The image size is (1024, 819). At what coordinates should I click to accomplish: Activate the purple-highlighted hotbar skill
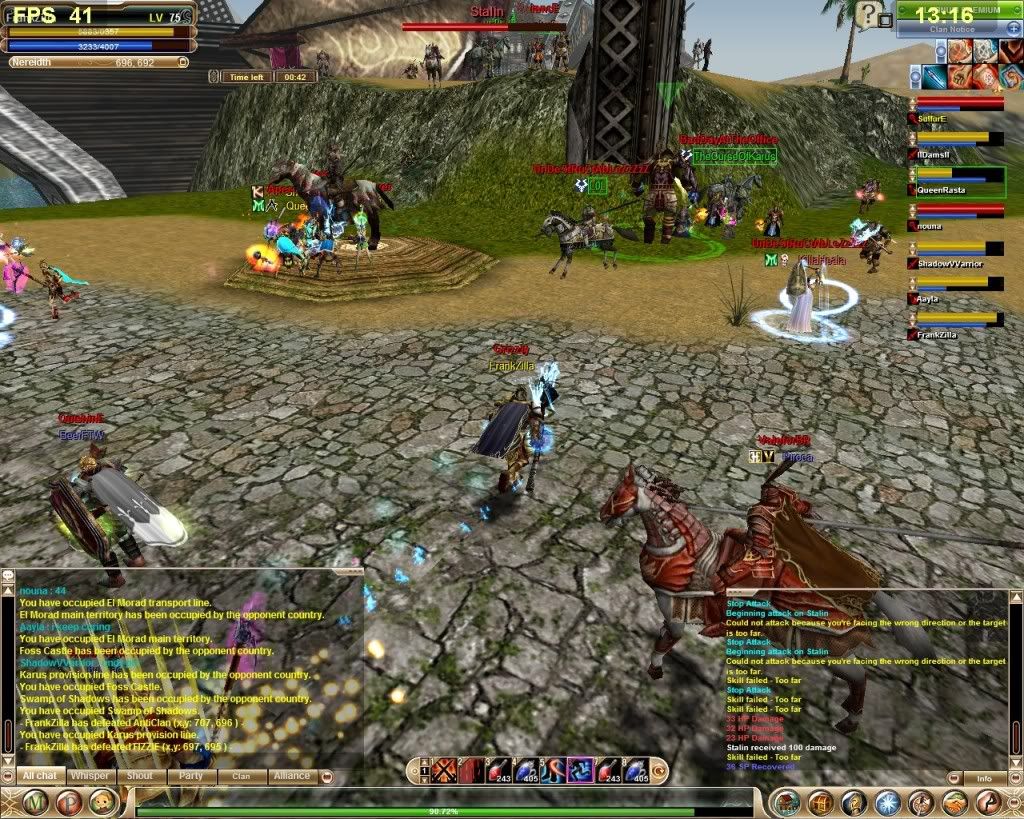pyautogui.click(x=581, y=769)
